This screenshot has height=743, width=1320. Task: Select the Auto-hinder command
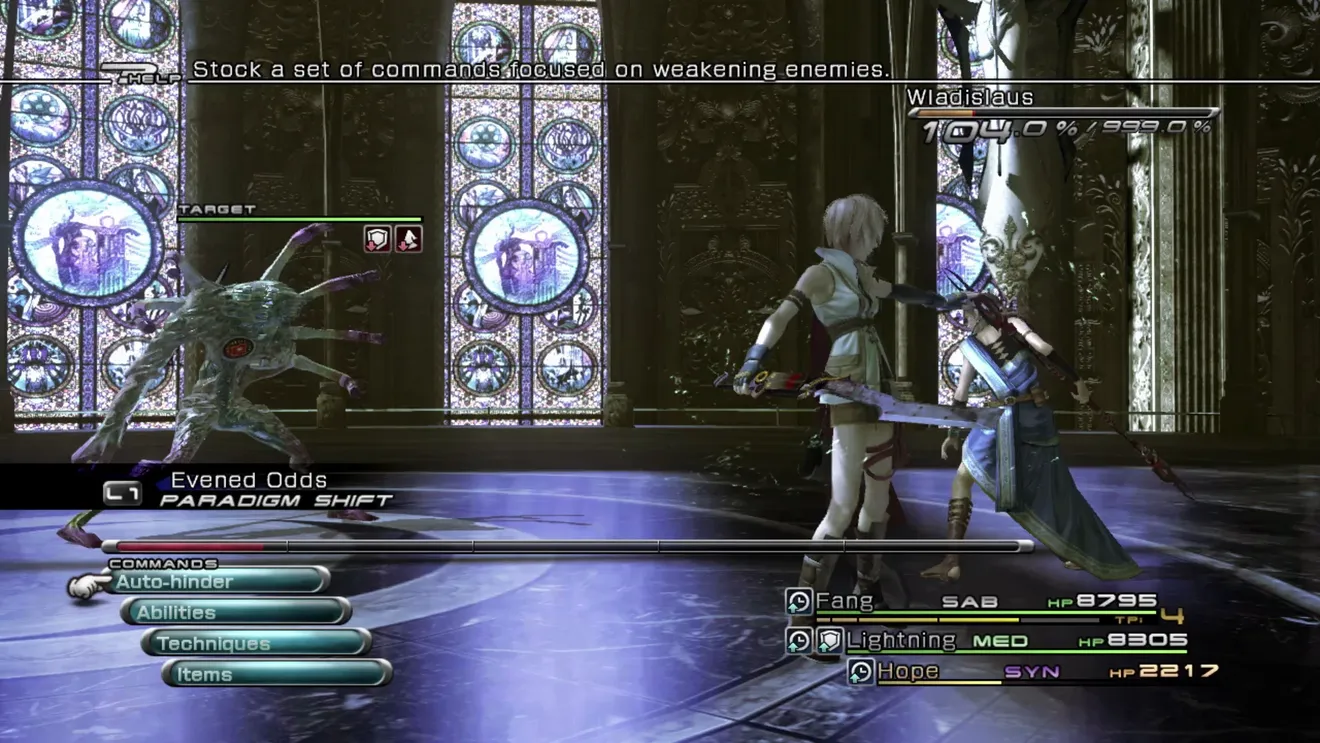(x=220, y=581)
